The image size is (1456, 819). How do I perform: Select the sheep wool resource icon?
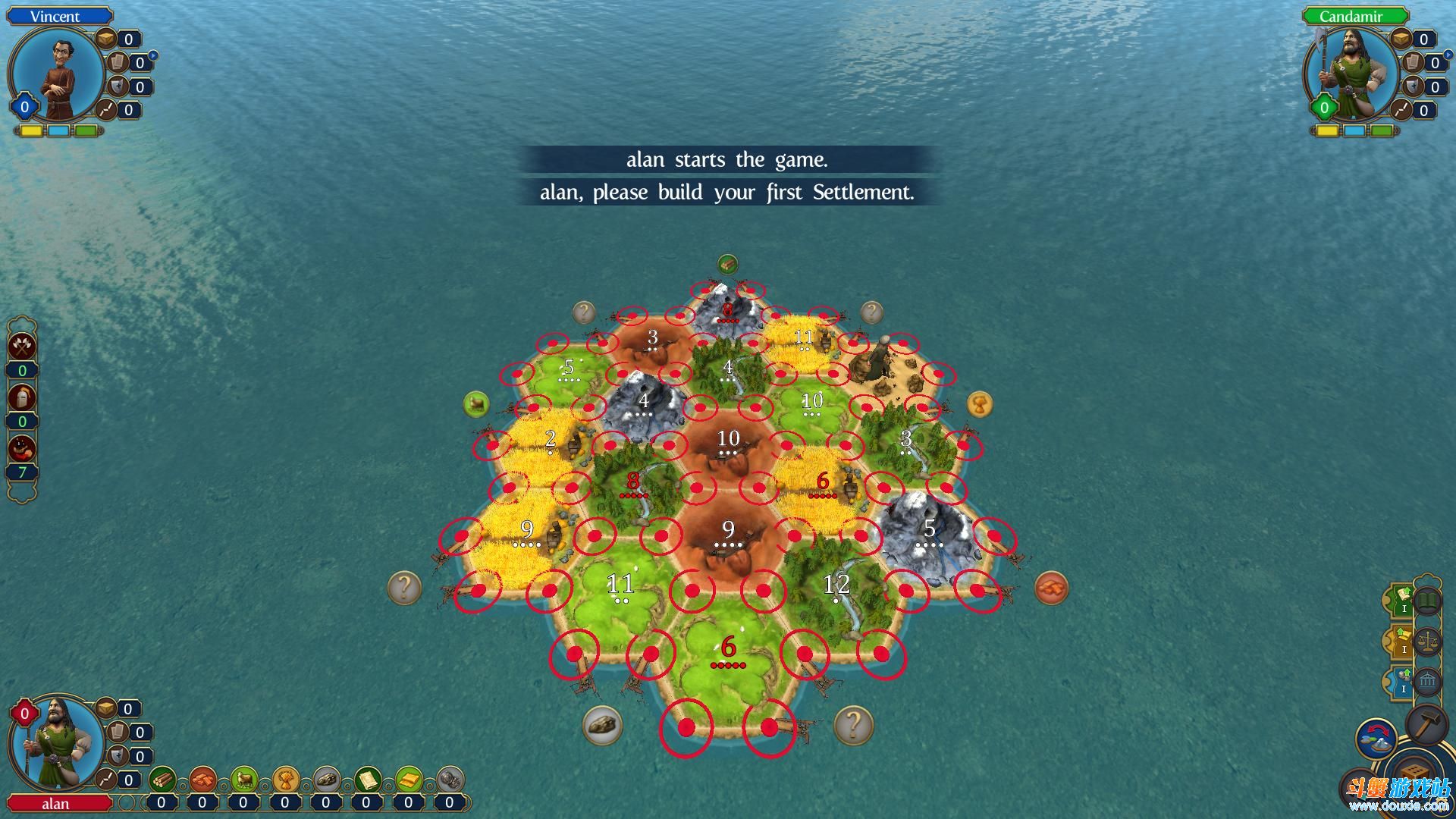pyautogui.click(x=243, y=779)
